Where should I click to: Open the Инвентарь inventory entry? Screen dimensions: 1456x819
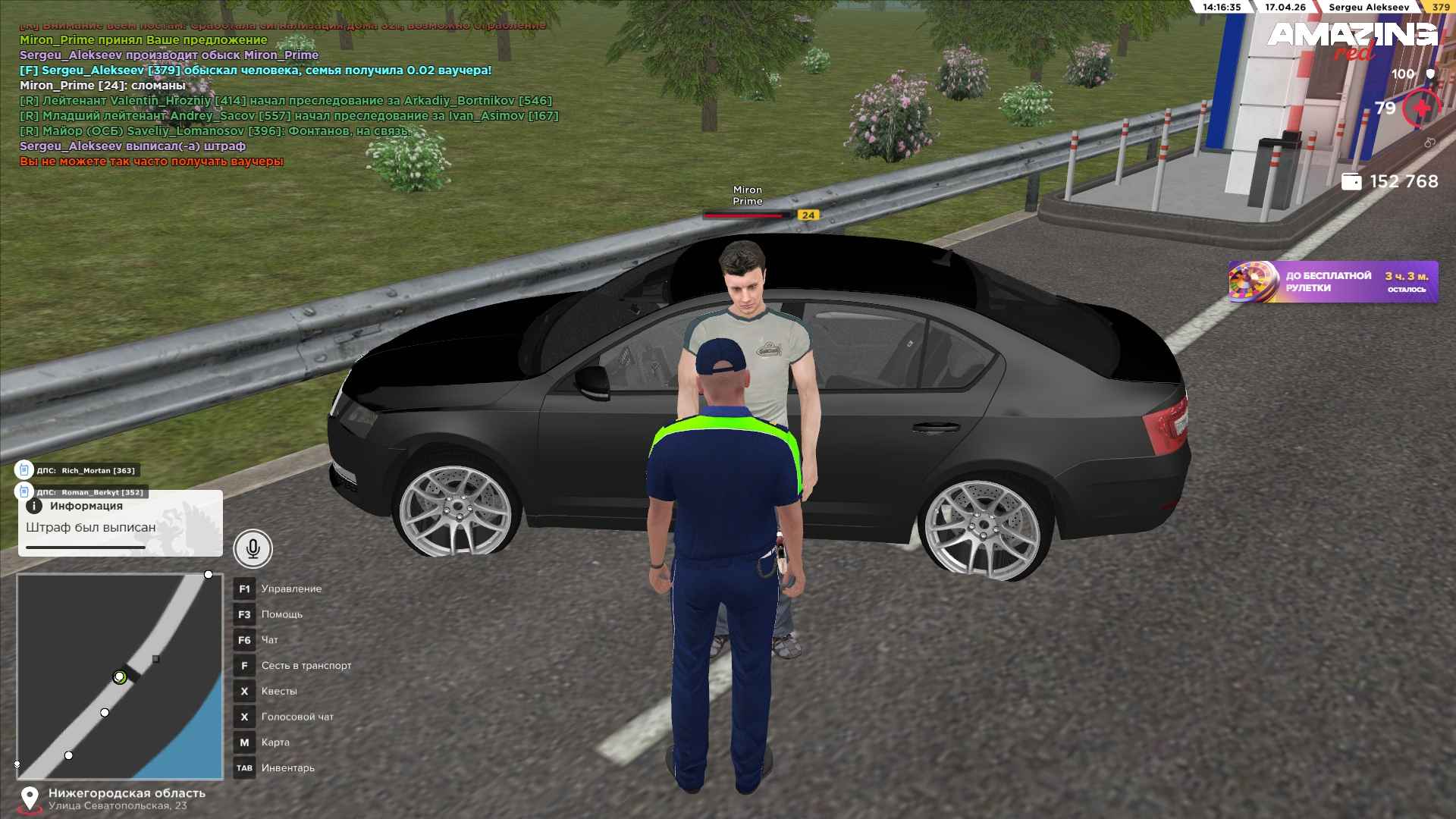tap(287, 768)
